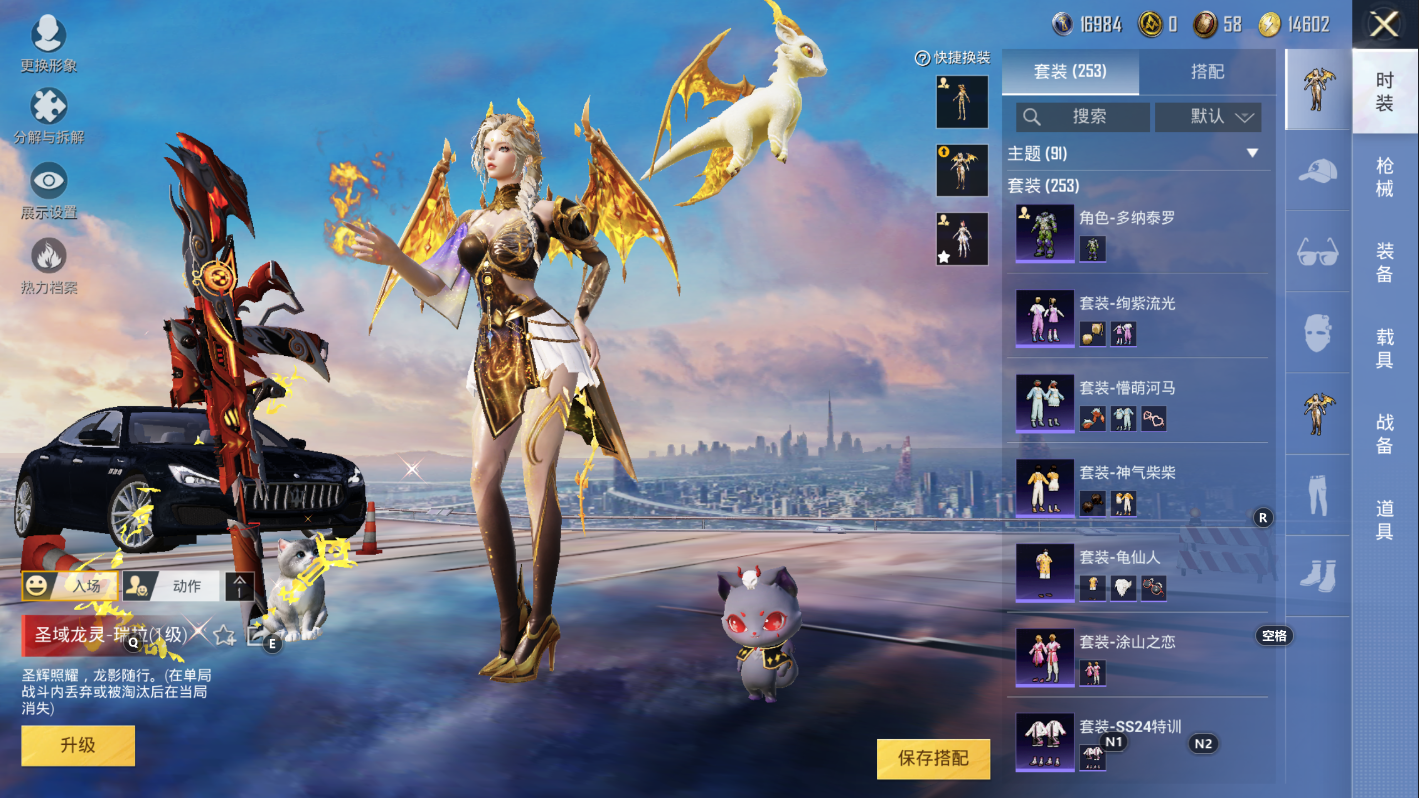Switch to the 枪械 firearms category

(1385, 177)
